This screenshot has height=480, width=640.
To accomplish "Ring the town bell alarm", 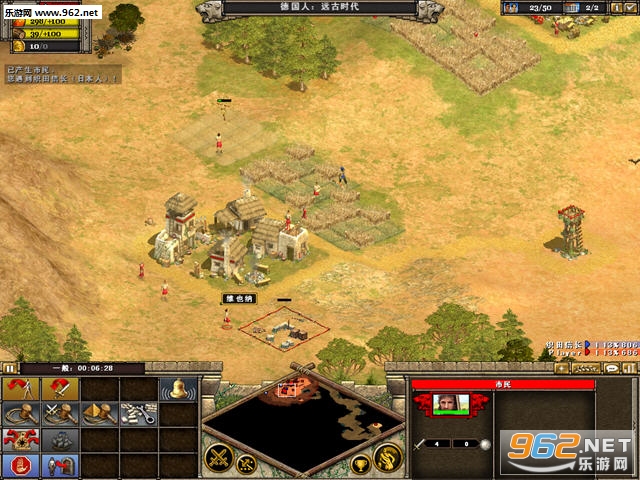I will 177,389.
